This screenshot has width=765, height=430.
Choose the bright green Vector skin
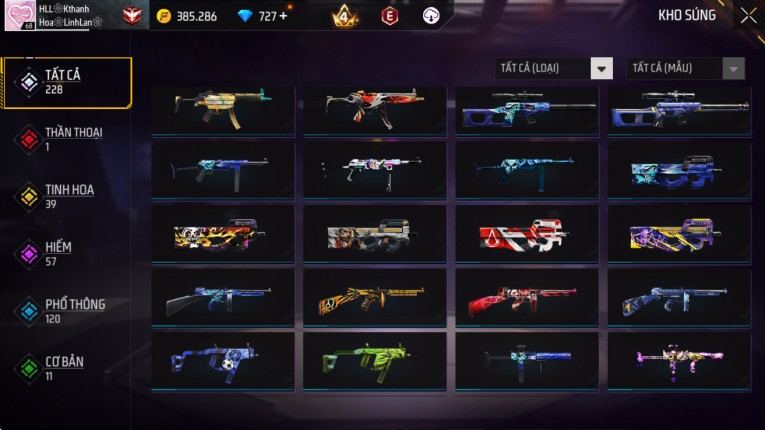pyautogui.click(x=375, y=361)
